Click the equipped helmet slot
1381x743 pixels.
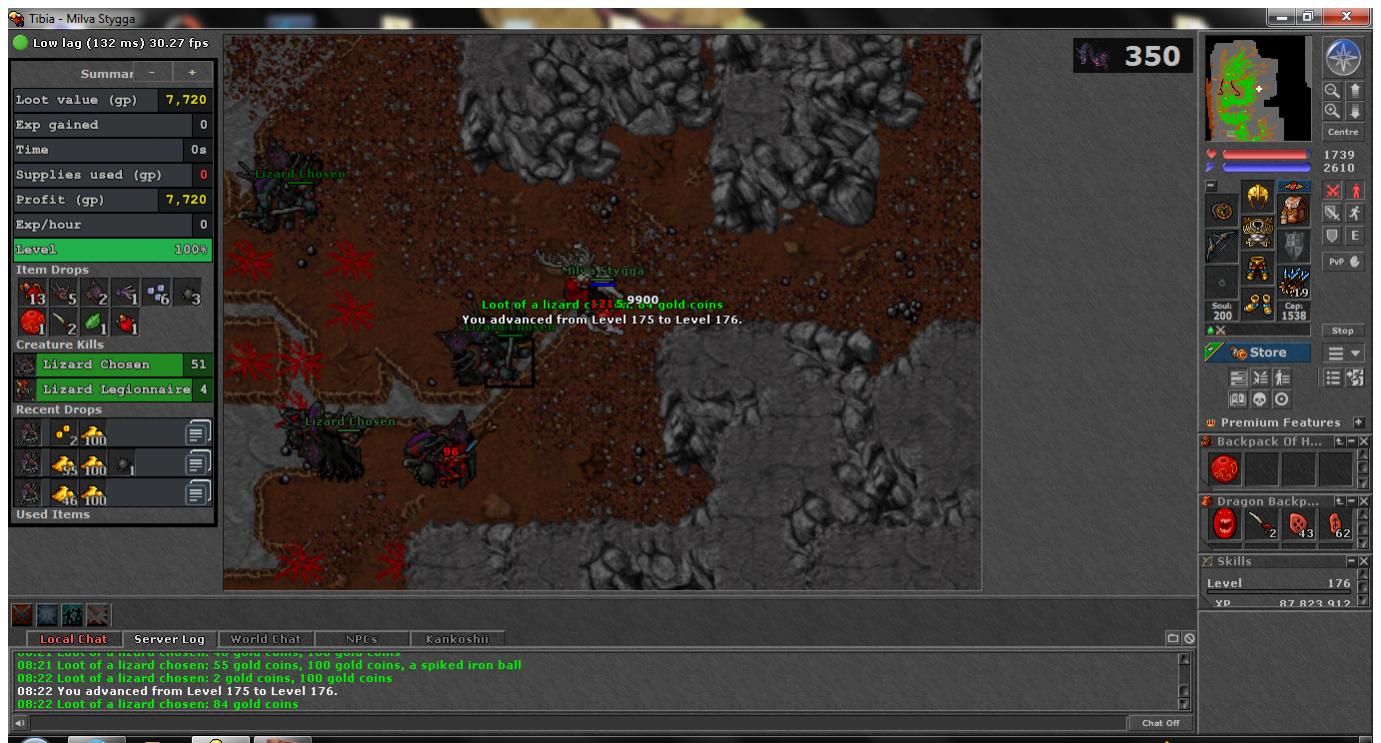pos(1257,198)
